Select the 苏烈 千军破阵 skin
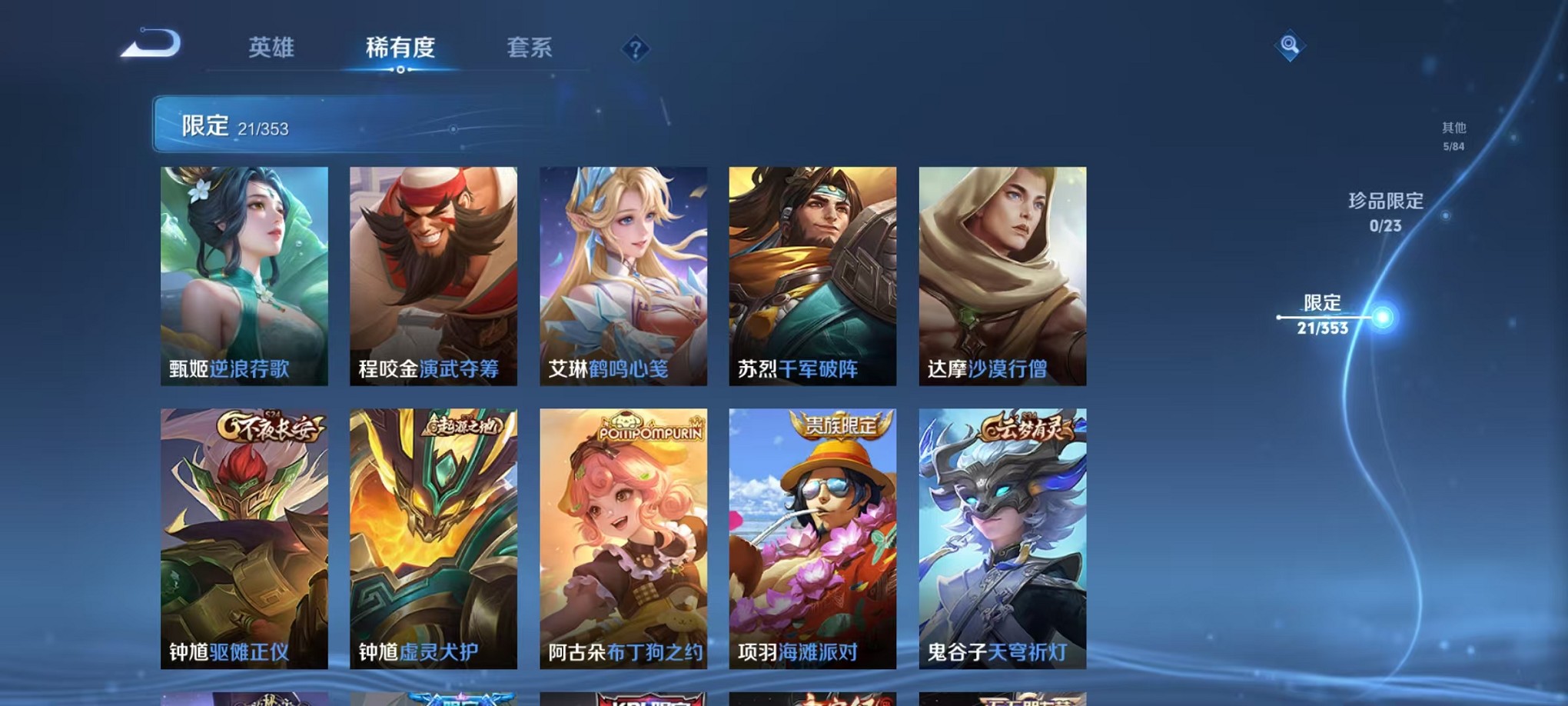The image size is (1568, 706). [812, 277]
